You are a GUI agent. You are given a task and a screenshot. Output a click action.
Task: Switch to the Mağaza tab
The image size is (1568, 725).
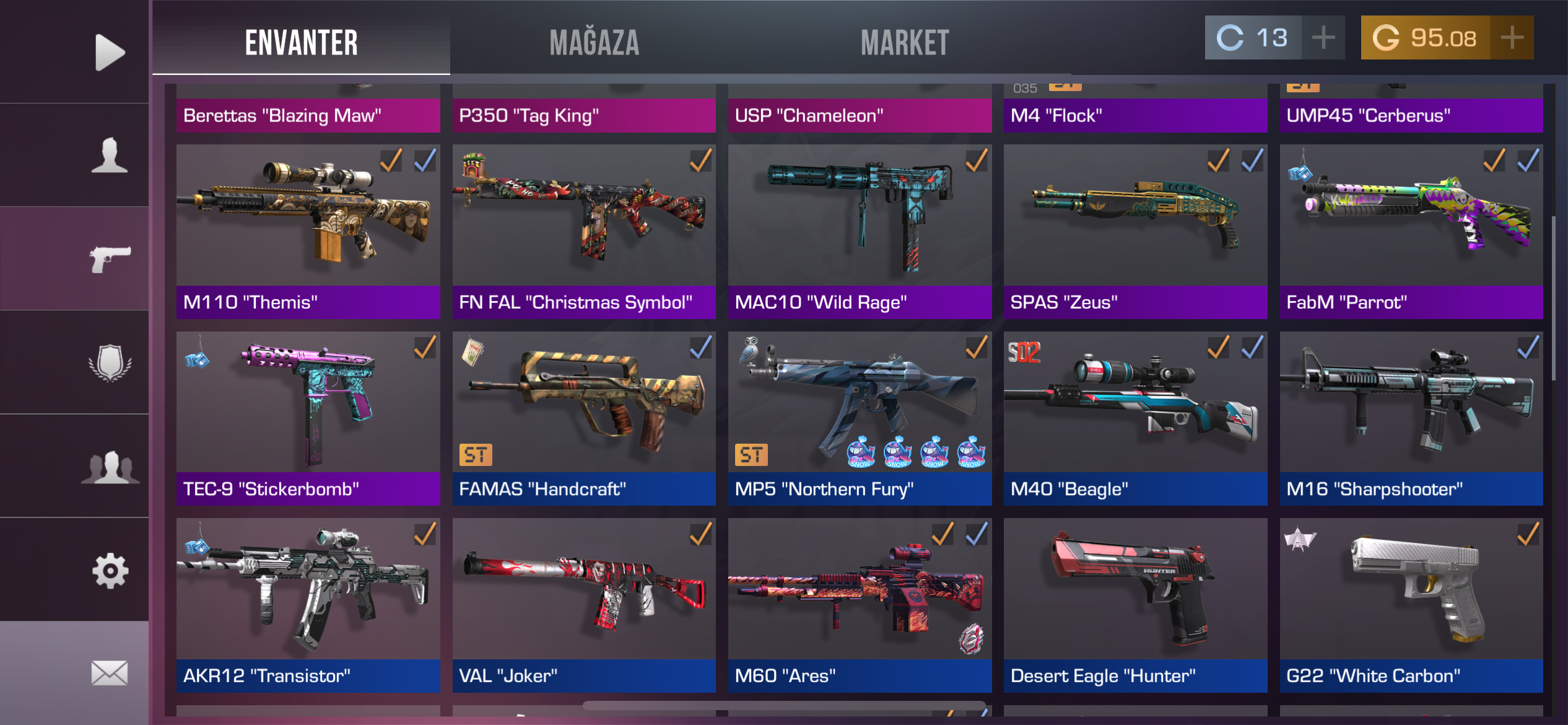point(594,42)
